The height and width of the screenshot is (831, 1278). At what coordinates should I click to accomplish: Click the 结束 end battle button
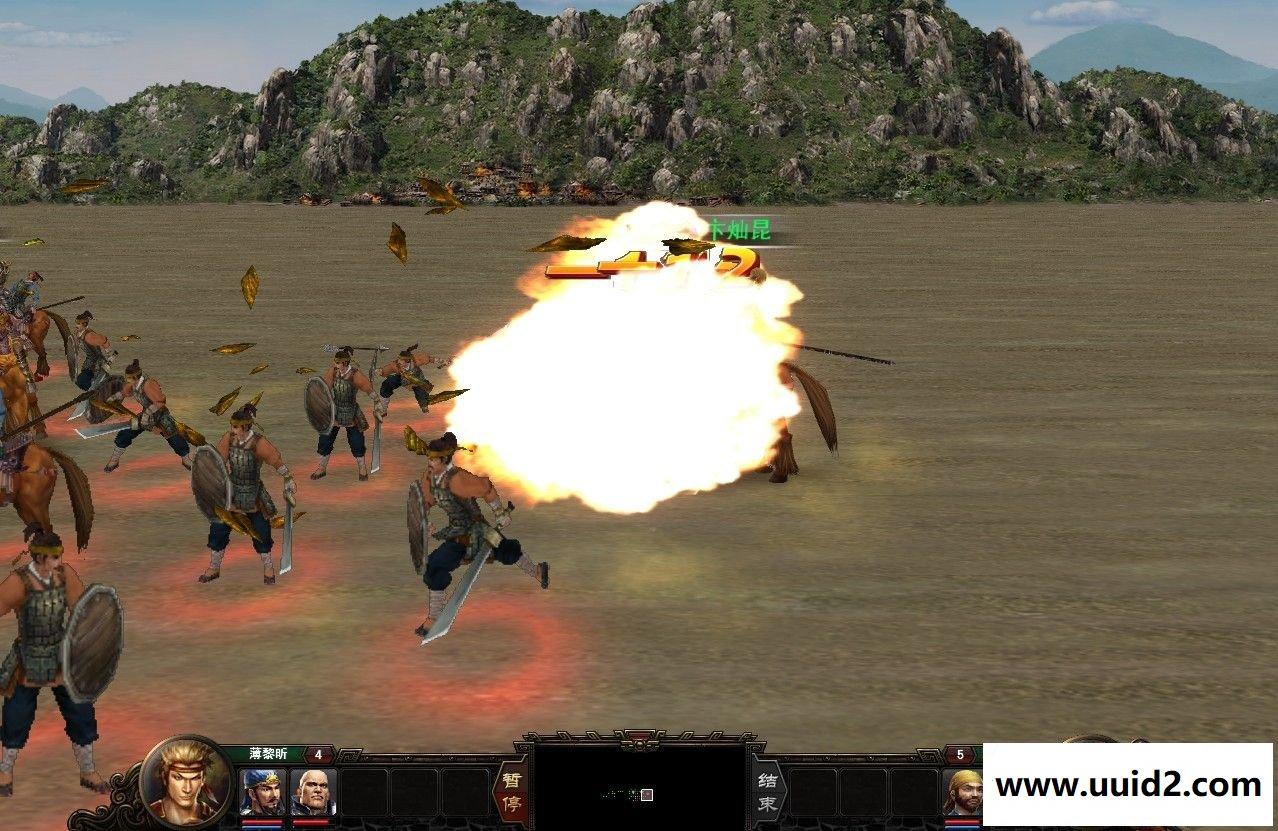point(768,791)
